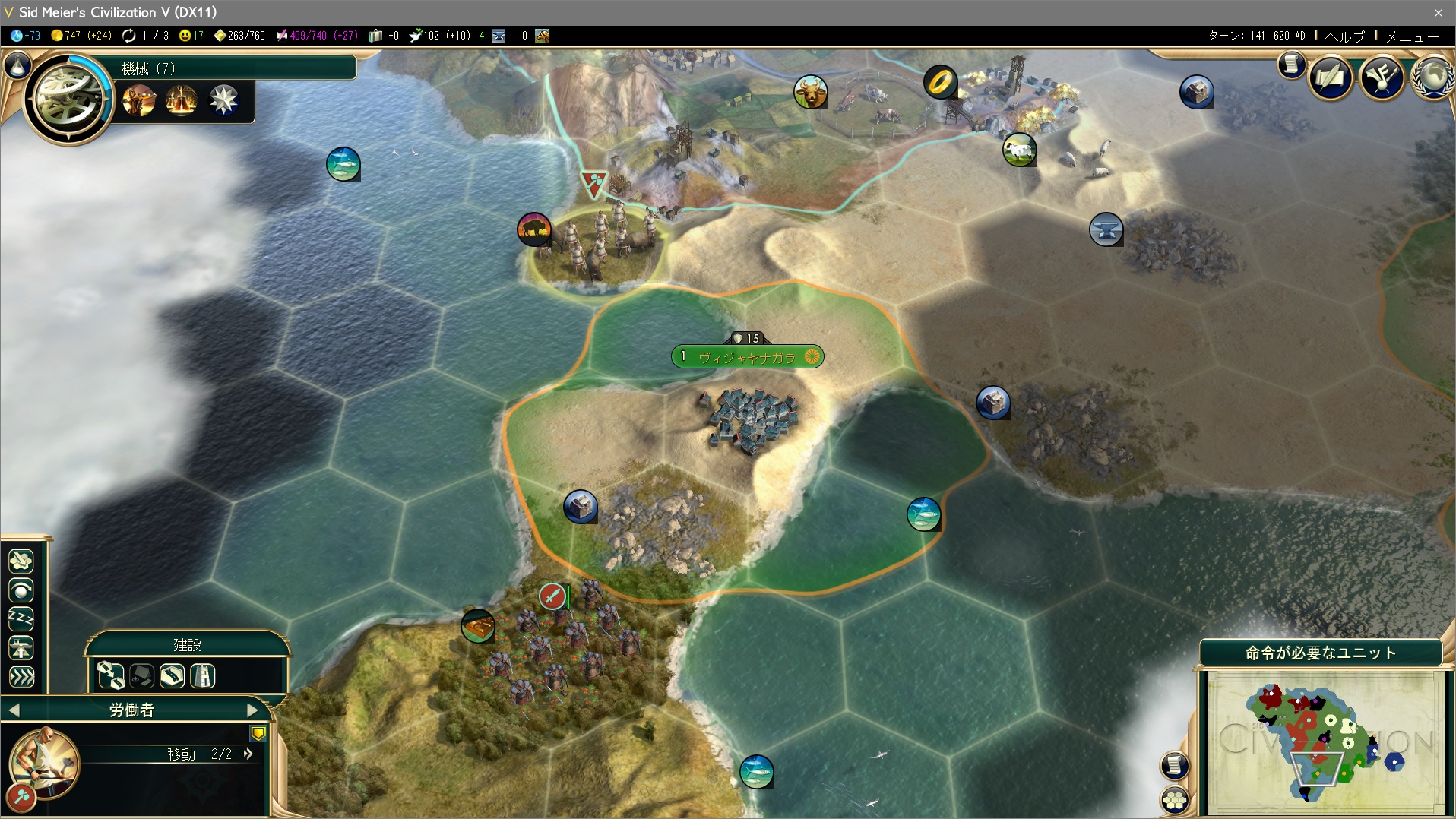
Task: Open the social policies quill button
Action: click(1331, 77)
